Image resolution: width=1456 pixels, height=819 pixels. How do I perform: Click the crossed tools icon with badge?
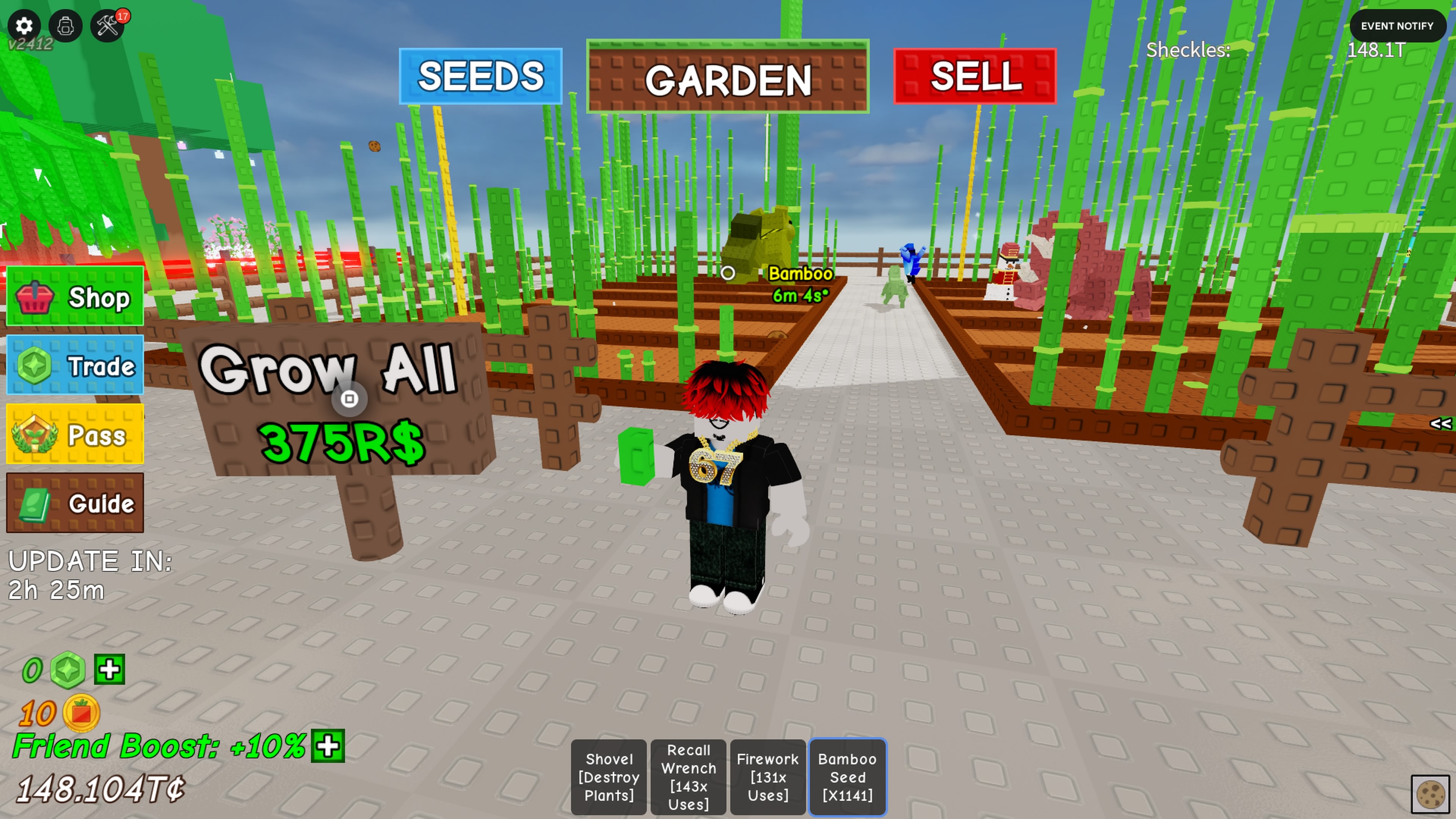coord(107,26)
